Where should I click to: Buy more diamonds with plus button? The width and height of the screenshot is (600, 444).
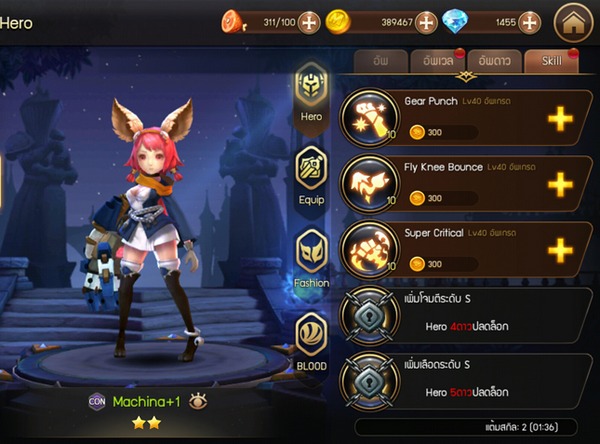click(531, 21)
